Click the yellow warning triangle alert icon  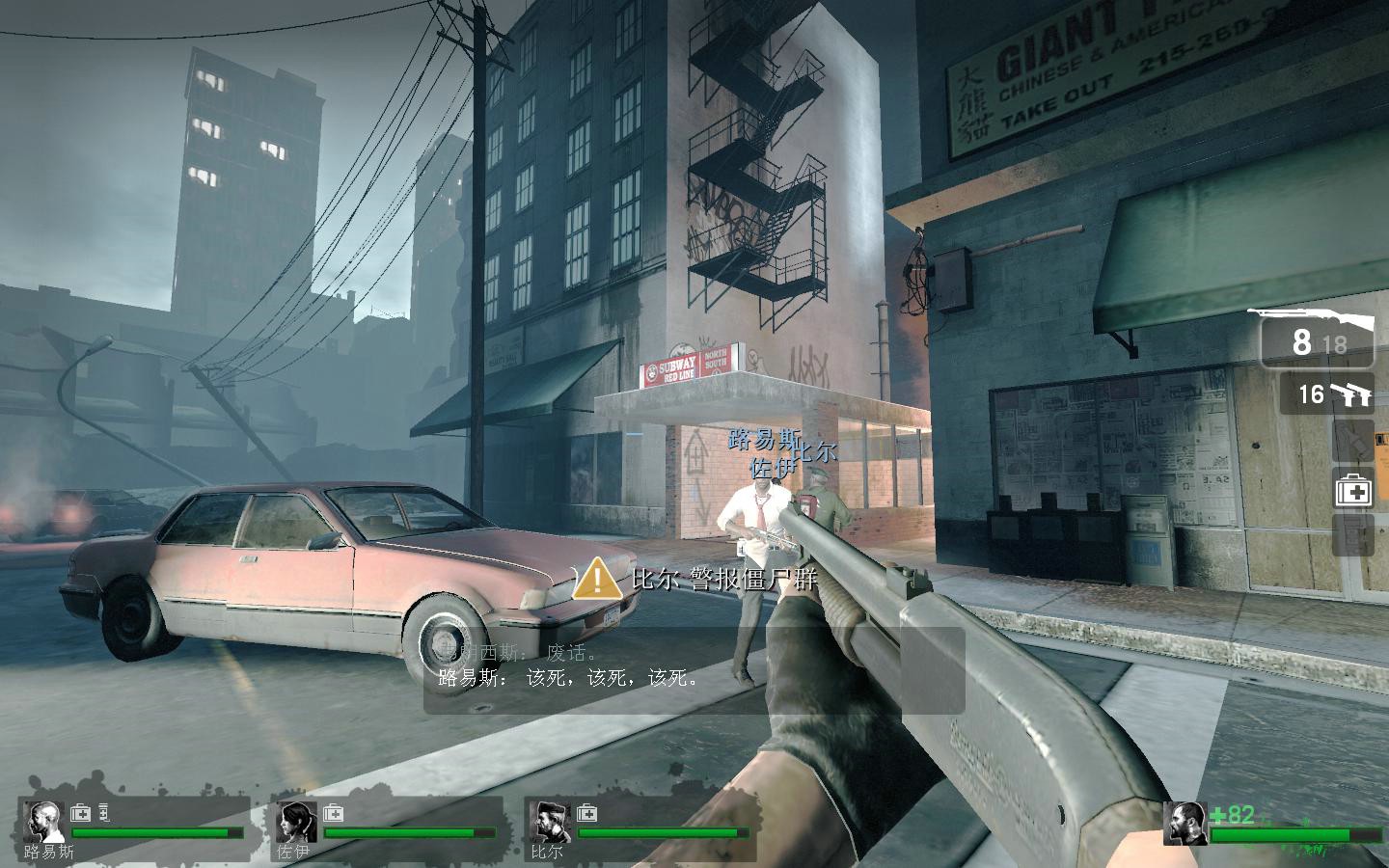pos(598,579)
